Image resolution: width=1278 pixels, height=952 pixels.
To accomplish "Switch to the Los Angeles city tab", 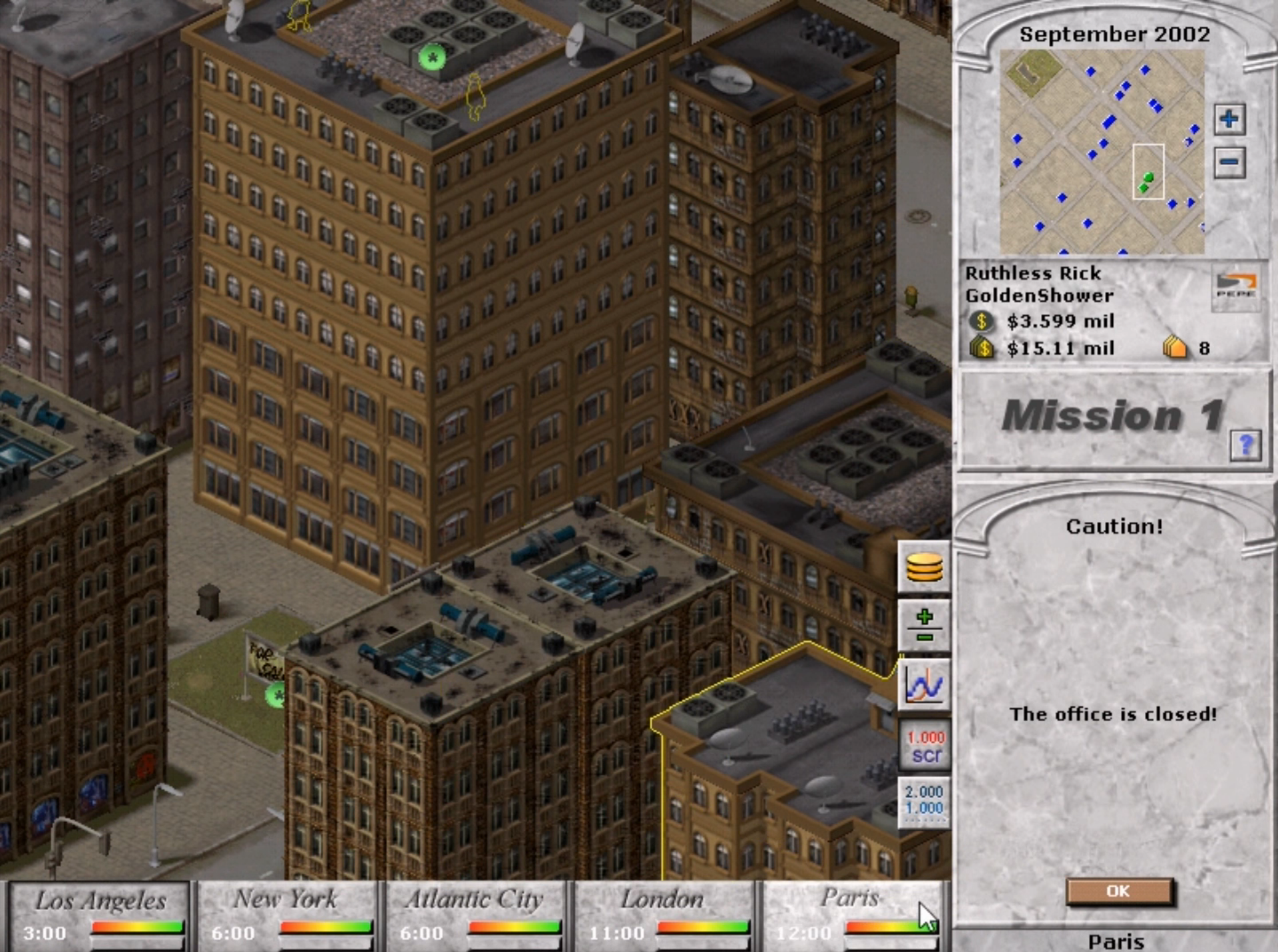I will [x=99, y=915].
